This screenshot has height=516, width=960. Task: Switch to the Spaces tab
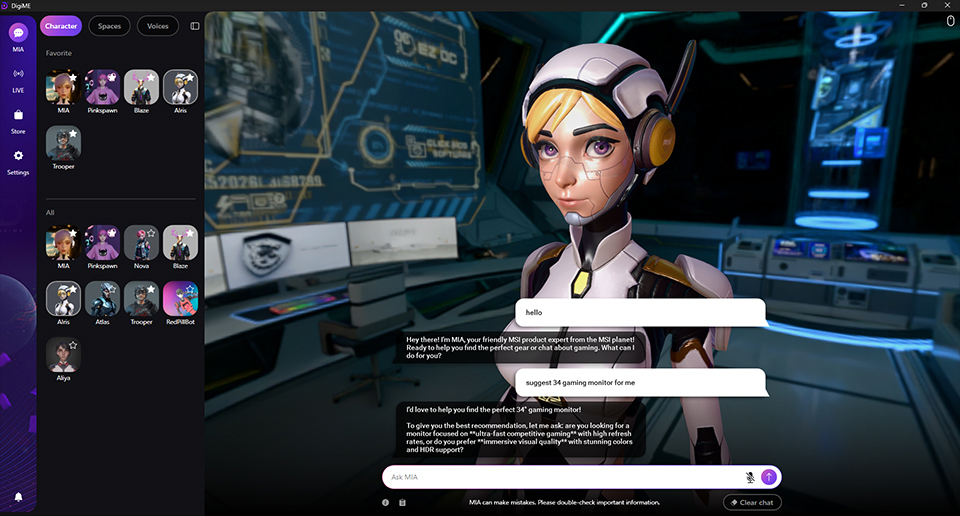click(x=109, y=26)
